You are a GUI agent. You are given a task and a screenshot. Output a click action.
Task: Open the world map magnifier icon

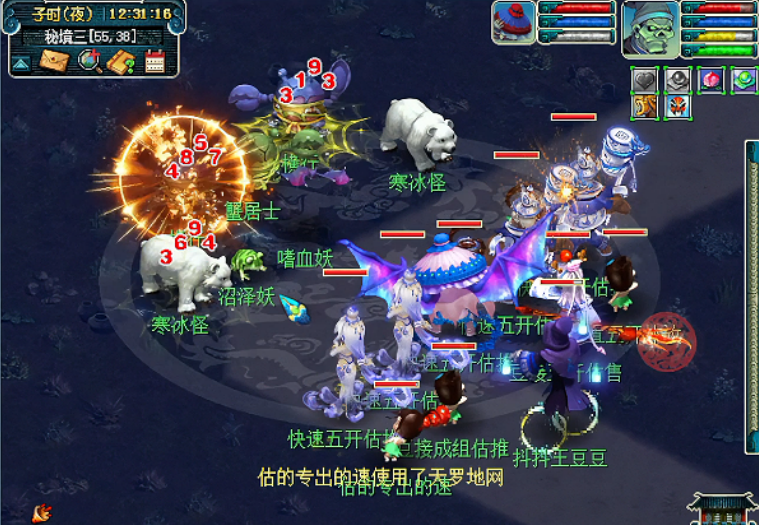pyautogui.click(x=88, y=62)
